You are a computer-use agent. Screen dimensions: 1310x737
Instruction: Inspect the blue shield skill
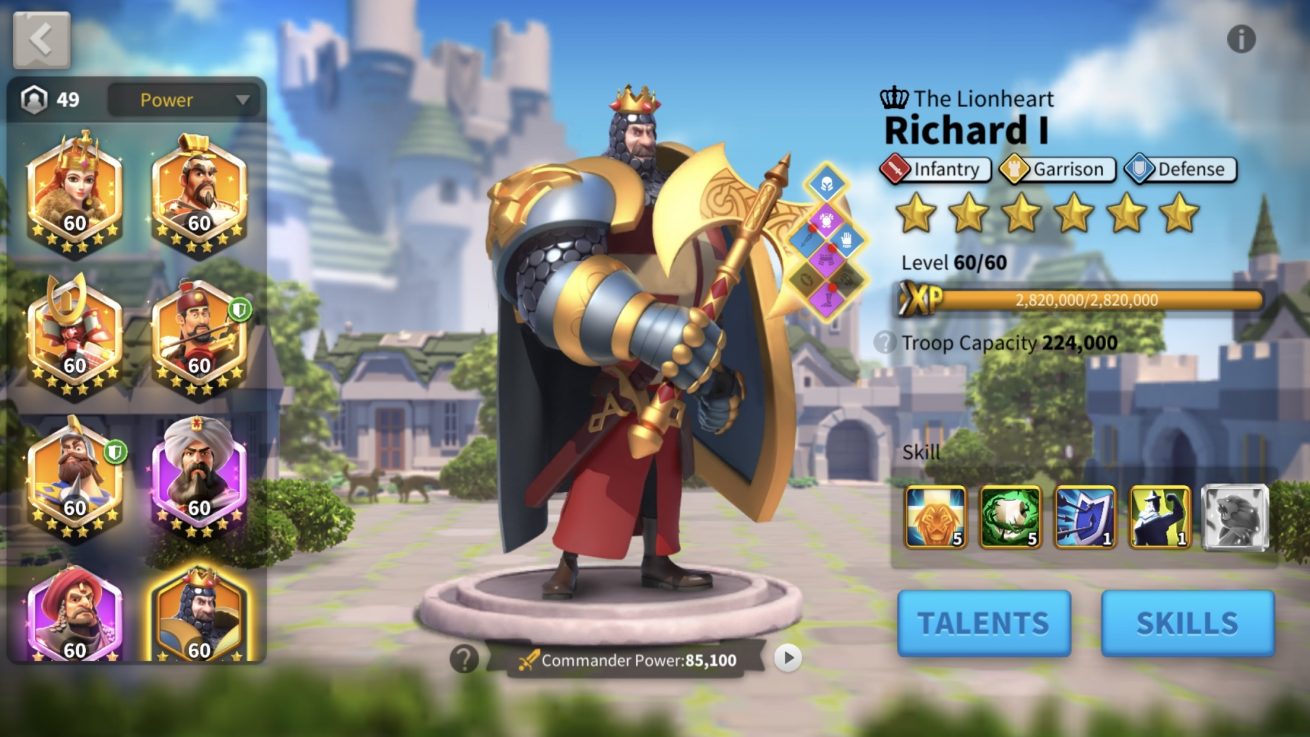click(x=1085, y=517)
